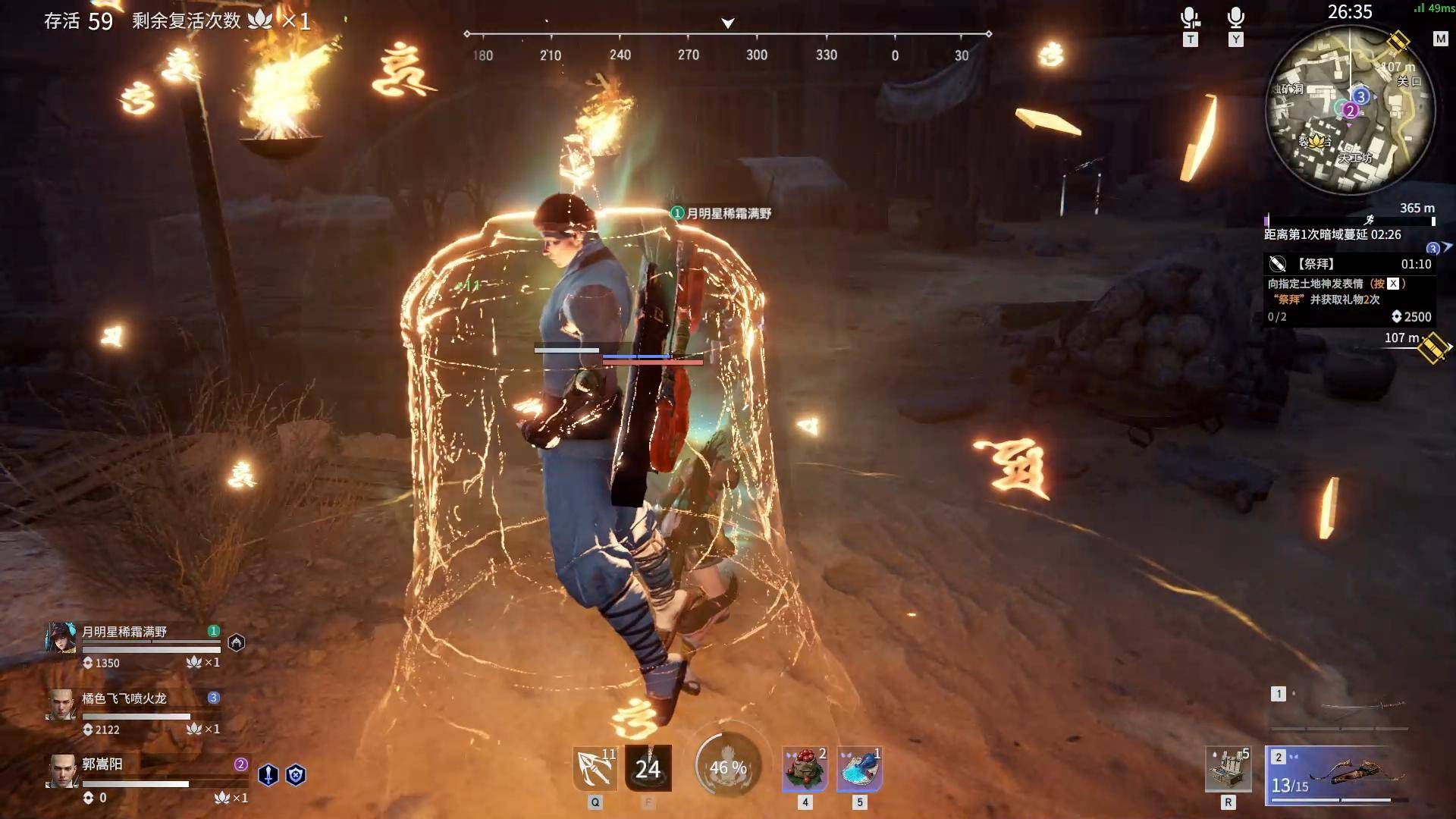Select the bow in weapon slot 2
Viewport: 1456px width, 819px height.
(1339, 775)
